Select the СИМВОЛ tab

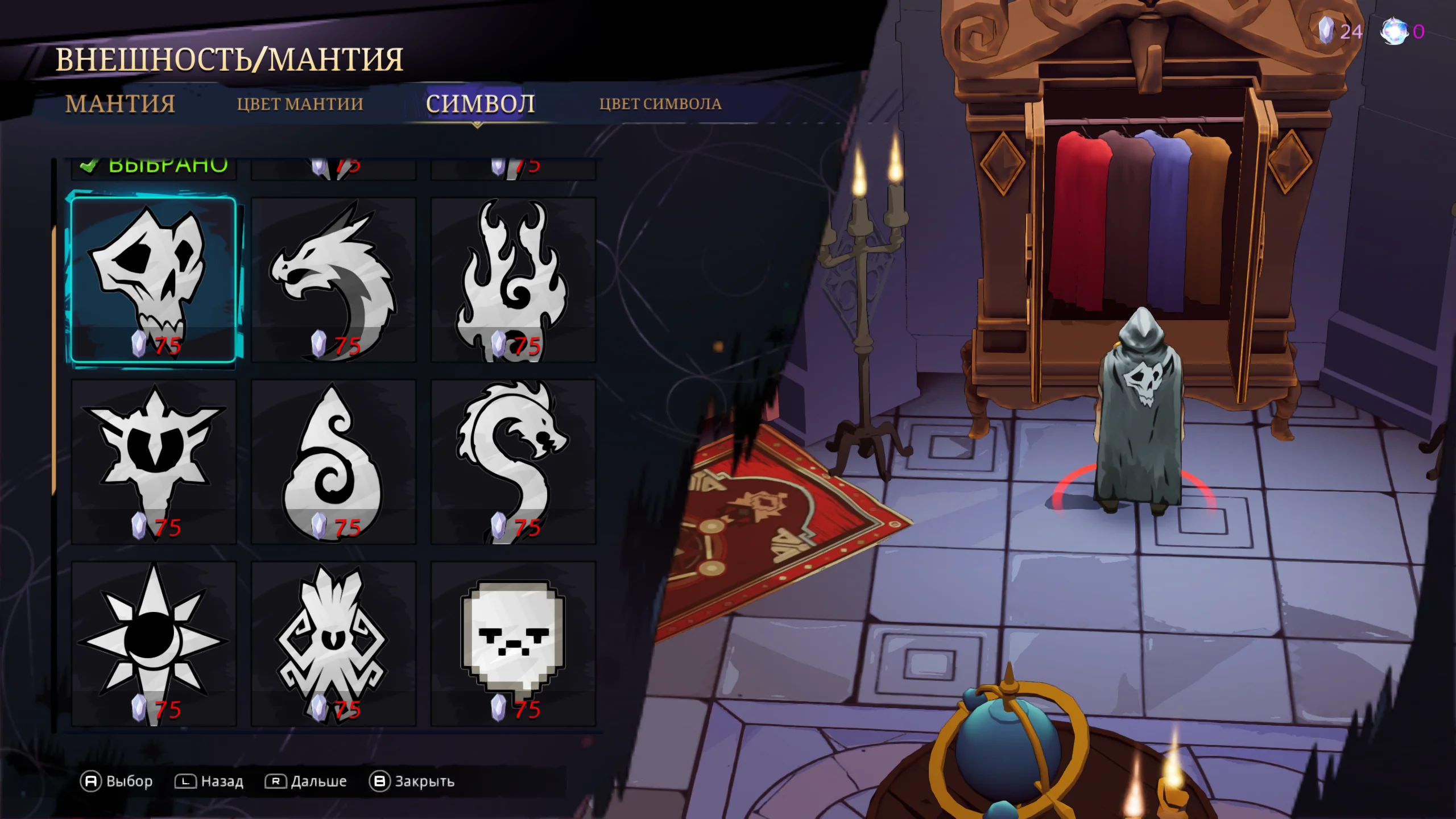[480, 104]
